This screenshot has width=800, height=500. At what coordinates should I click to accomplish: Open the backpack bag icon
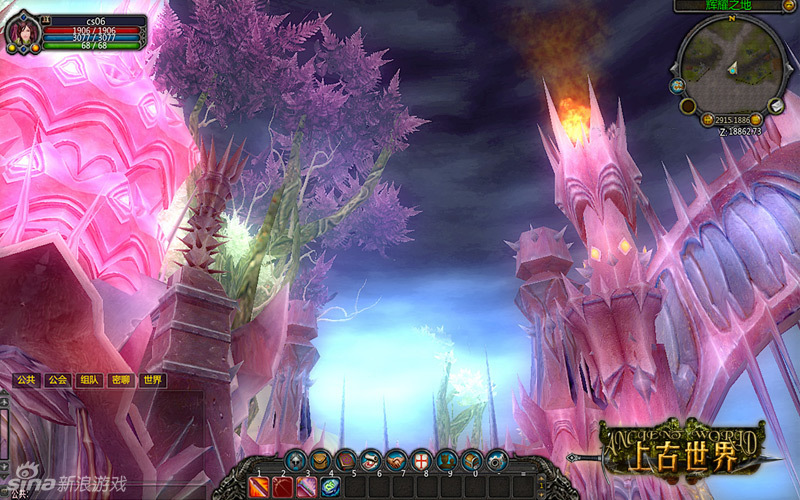click(x=321, y=460)
